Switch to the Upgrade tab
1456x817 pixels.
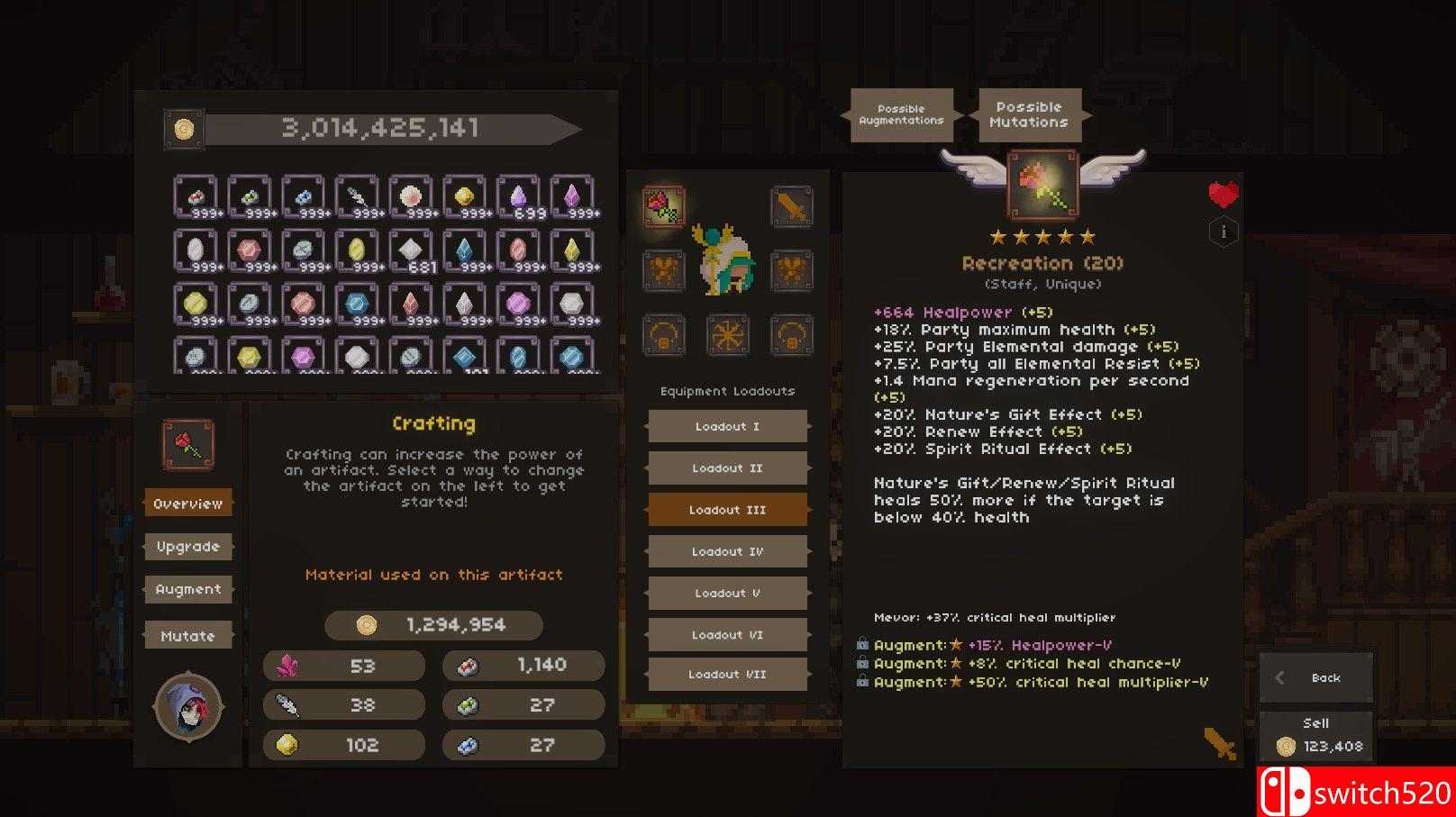[187, 546]
